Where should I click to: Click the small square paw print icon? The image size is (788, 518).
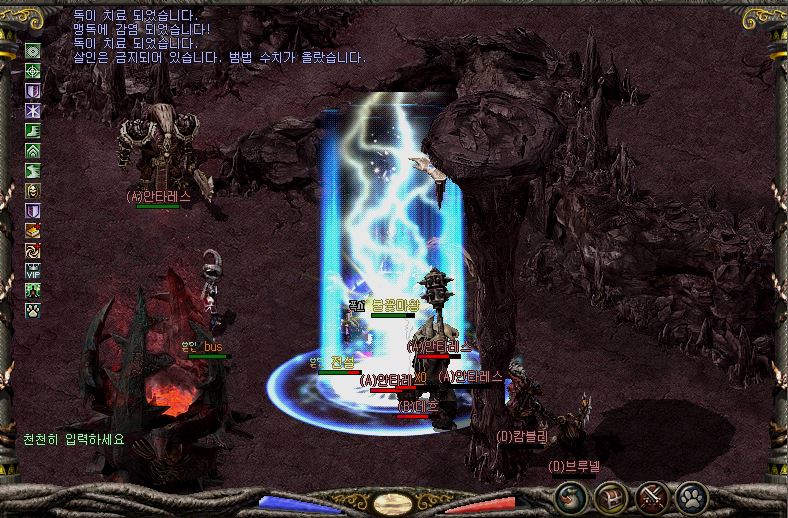tap(33, 310)
